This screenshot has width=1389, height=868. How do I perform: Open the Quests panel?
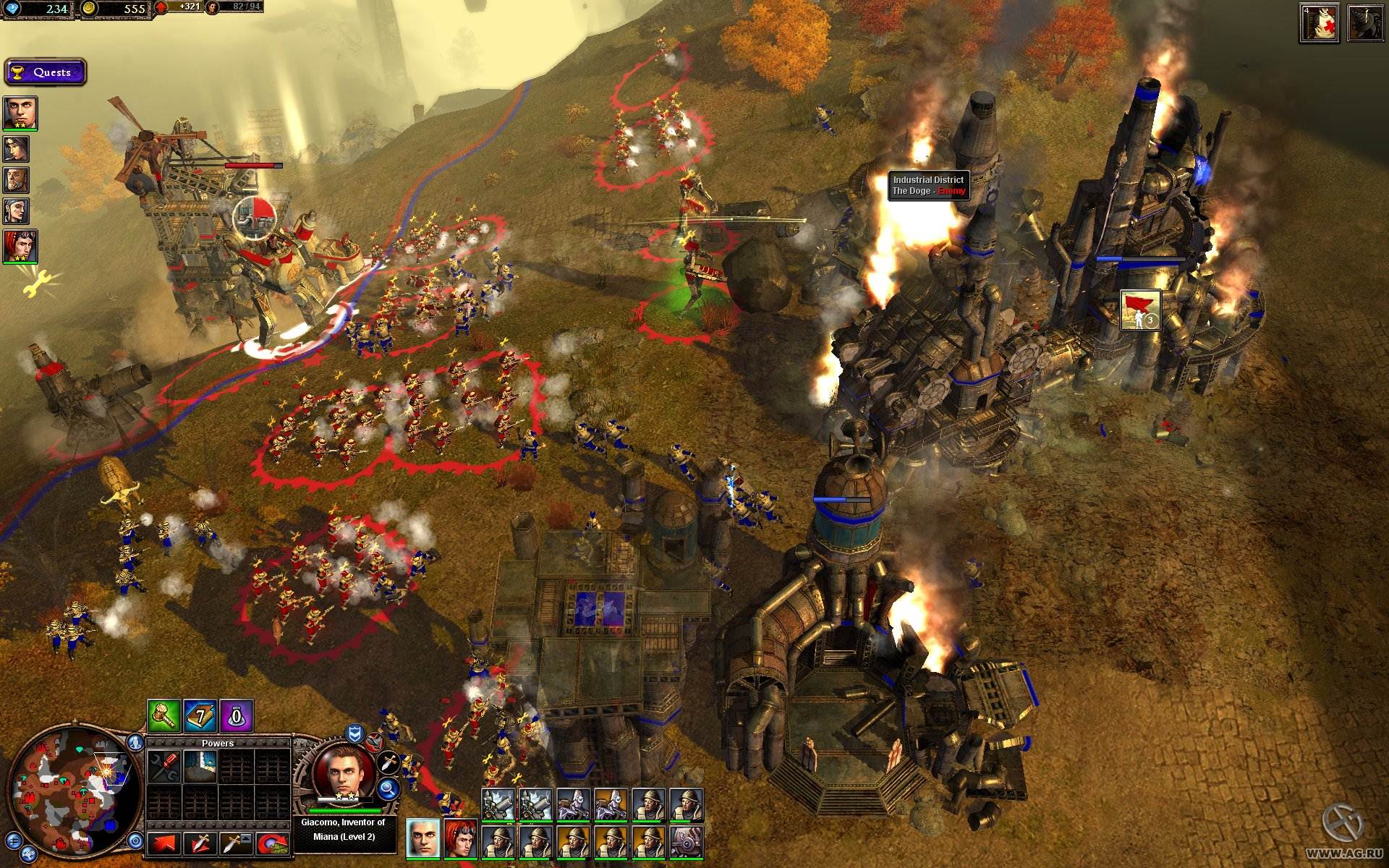[45, 72]
